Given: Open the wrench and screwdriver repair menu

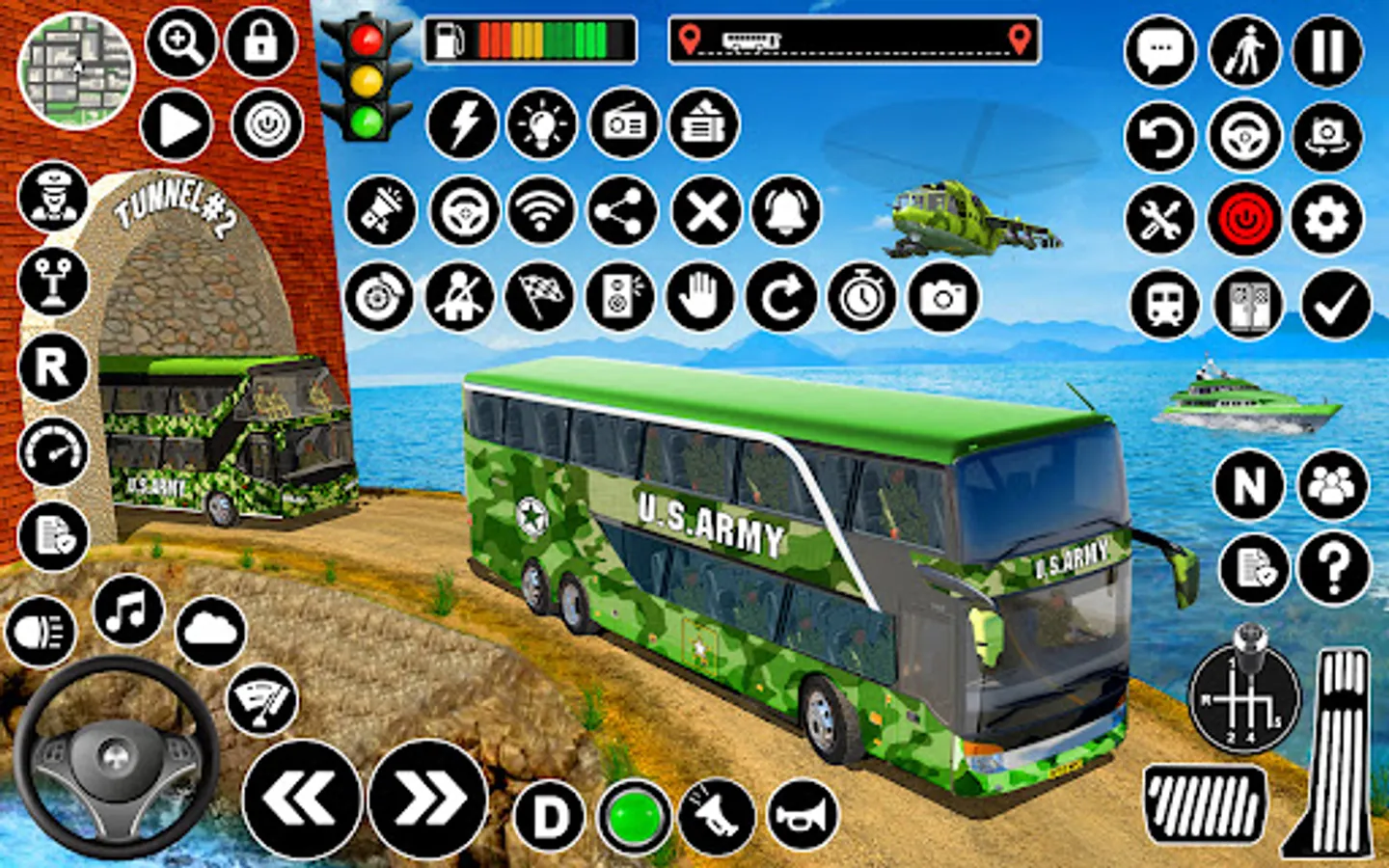Looking at the screenshot, I should (1159, 220).
